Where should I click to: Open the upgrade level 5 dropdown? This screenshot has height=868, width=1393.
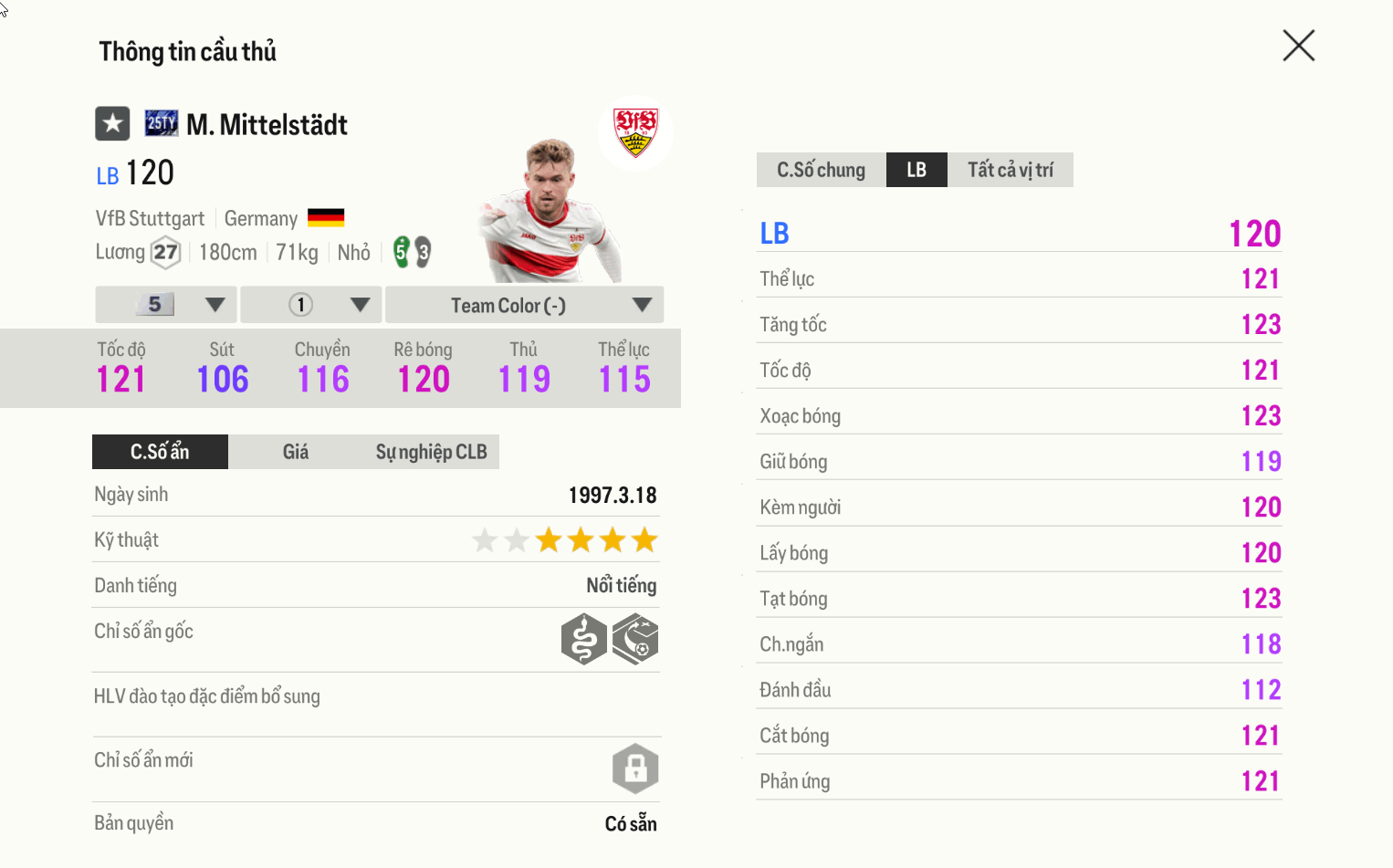click(x=166, y=305)
